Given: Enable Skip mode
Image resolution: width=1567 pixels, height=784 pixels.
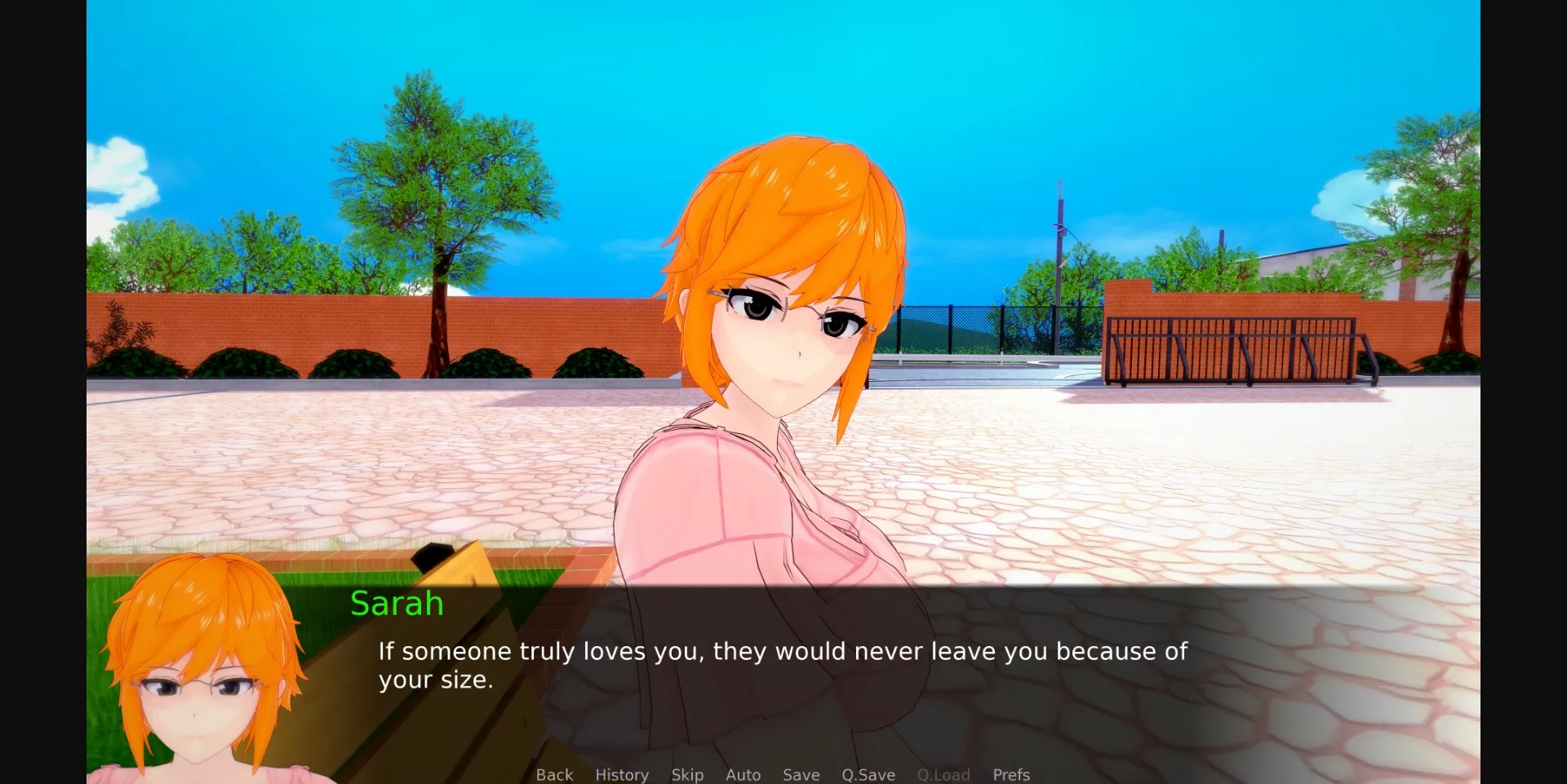Looking at the screenshot, I should coord(687,774).
